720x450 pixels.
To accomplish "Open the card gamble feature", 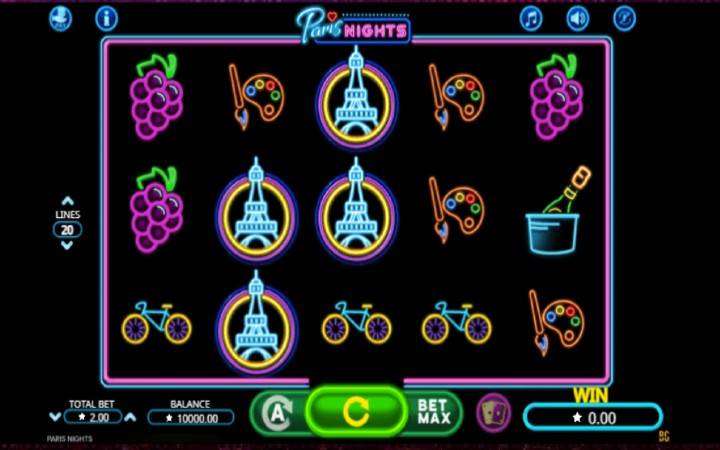I will 492,411.
